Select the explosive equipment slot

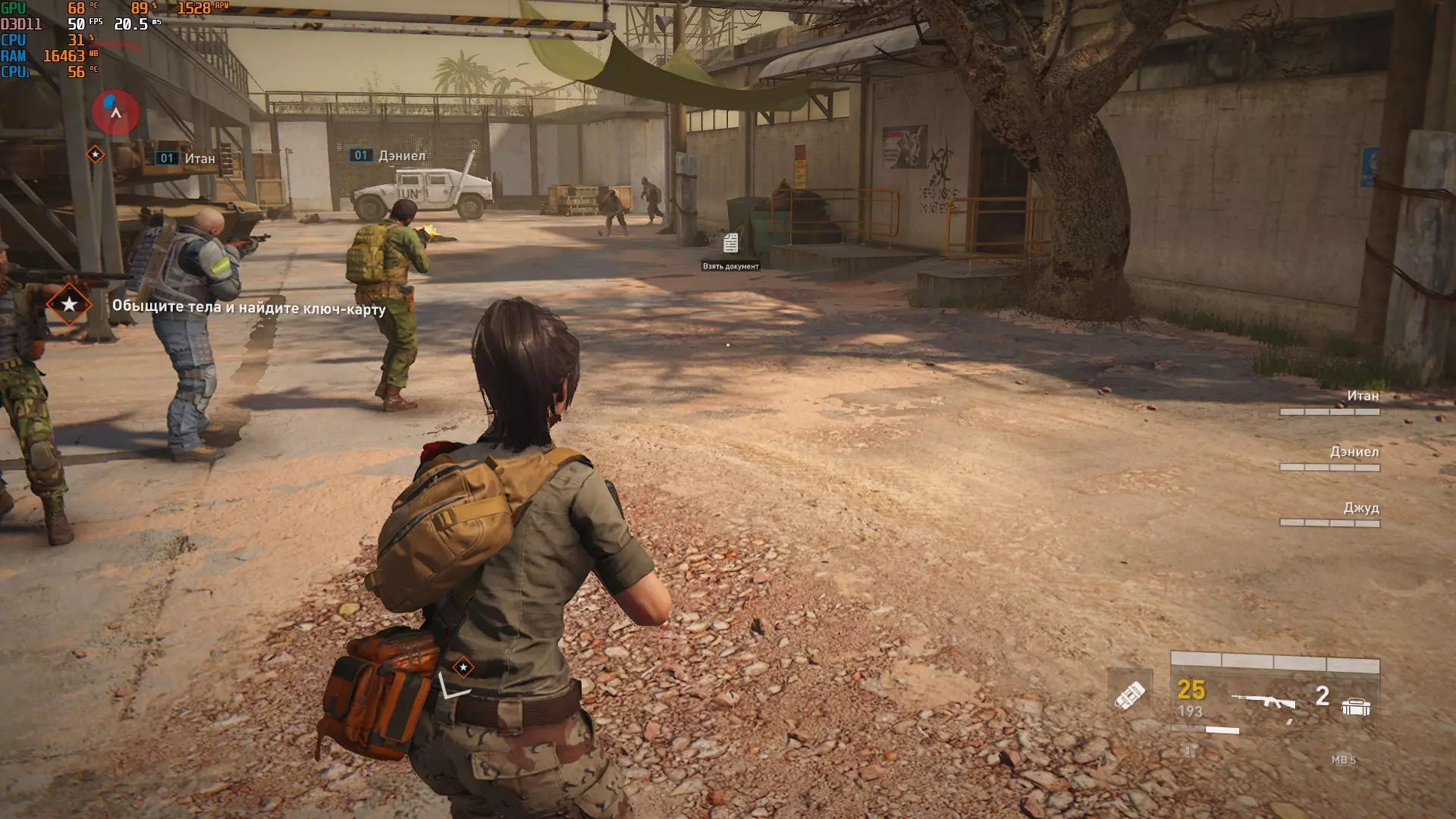[x=1129, y=695]
